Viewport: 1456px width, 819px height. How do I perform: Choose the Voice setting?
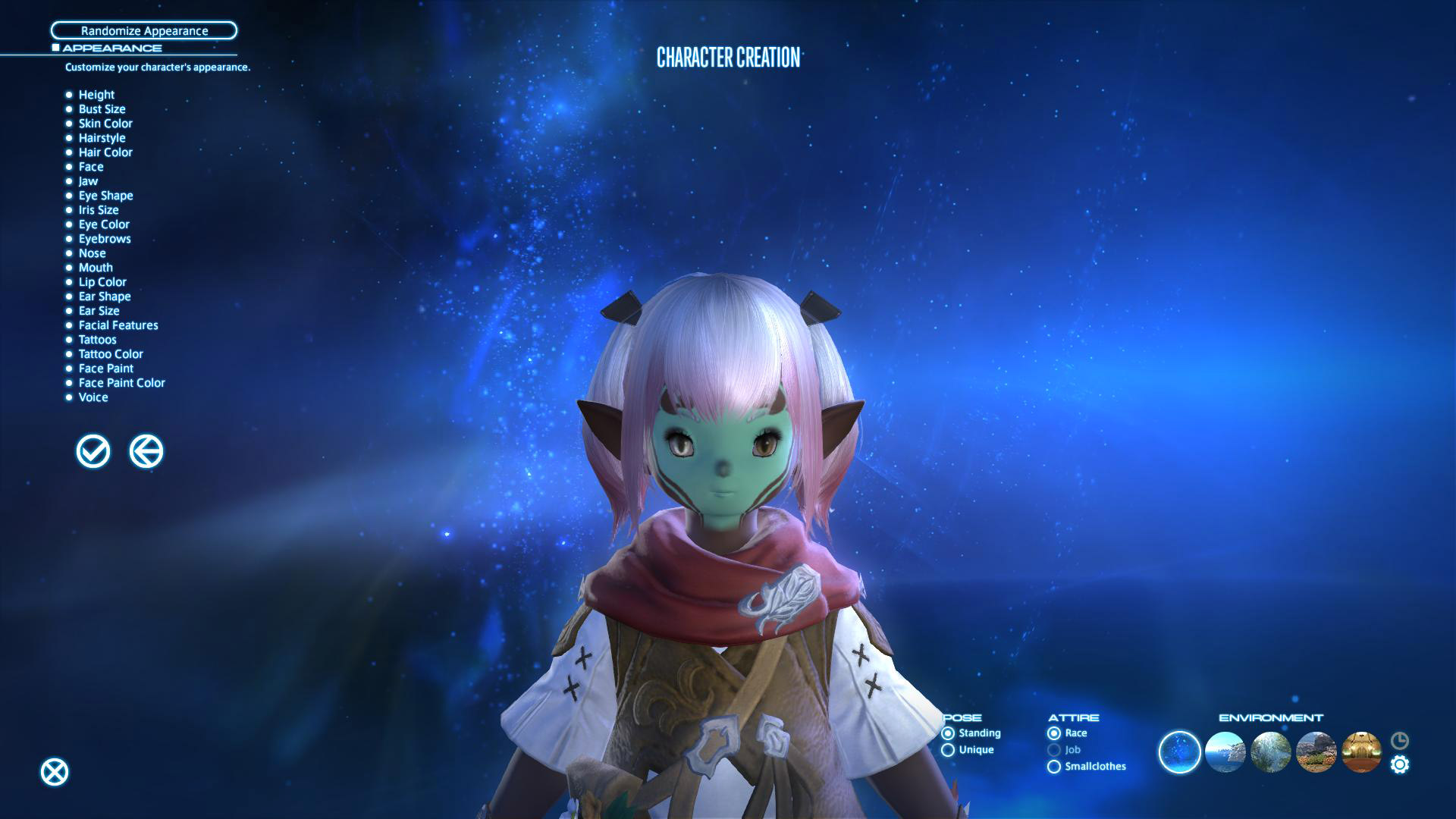pyautogui.click(x=93, y=397)
